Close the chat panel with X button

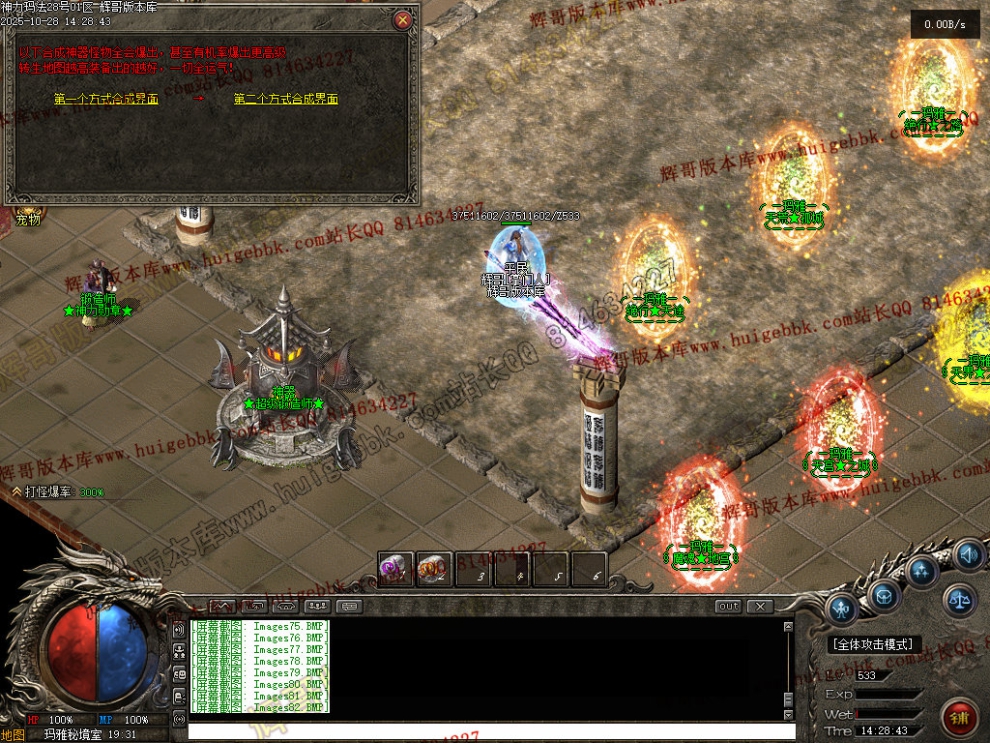[760, 606]
